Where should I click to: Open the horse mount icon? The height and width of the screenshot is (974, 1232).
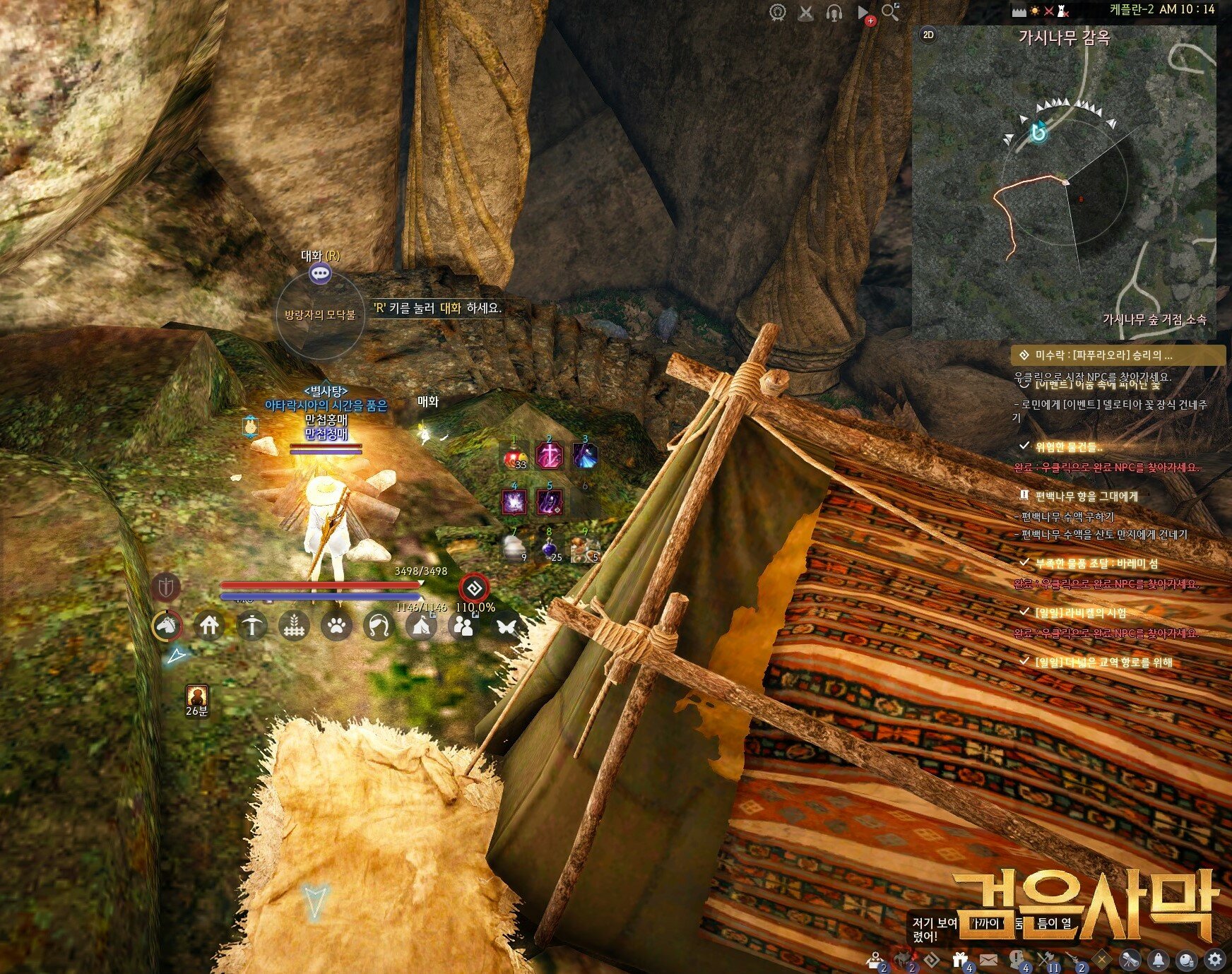pos(167,625)
